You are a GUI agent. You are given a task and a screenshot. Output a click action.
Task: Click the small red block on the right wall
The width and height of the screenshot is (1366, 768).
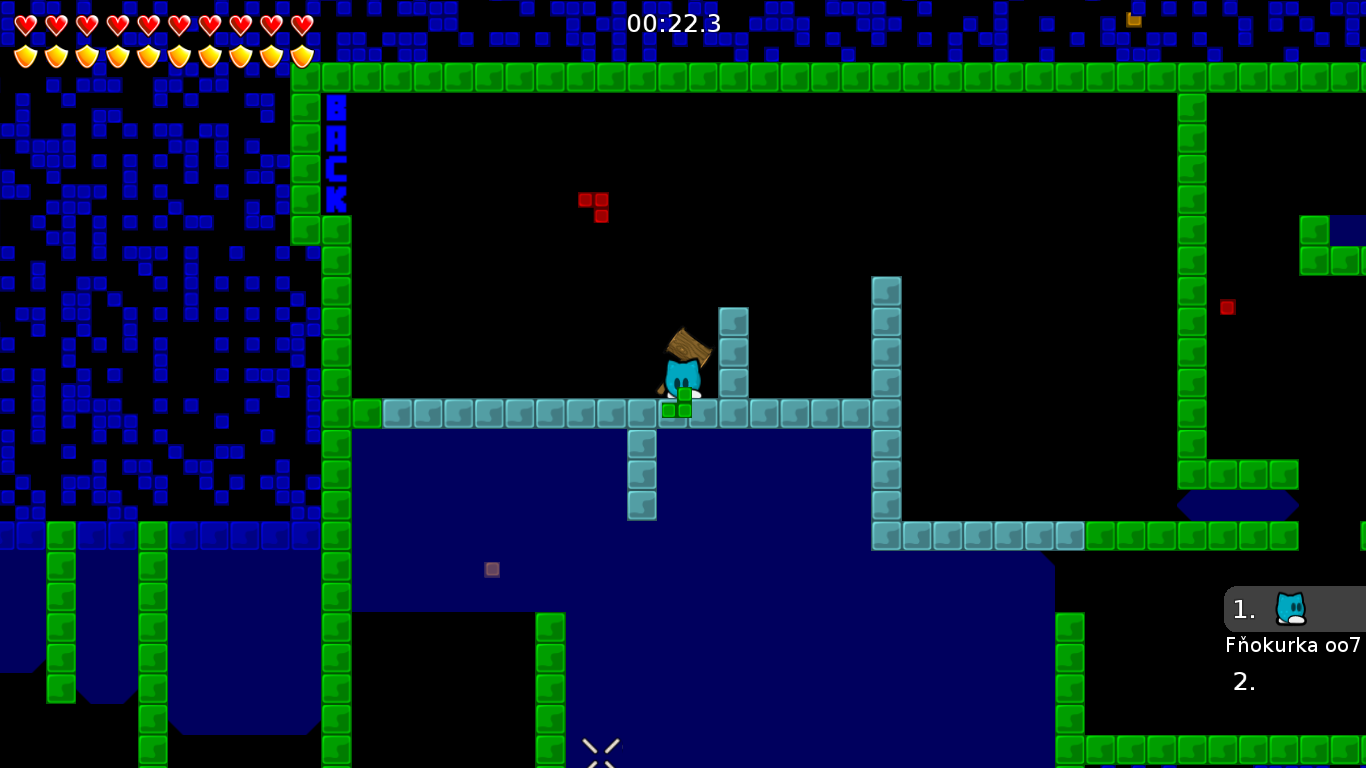click(x=1227, y=307)
